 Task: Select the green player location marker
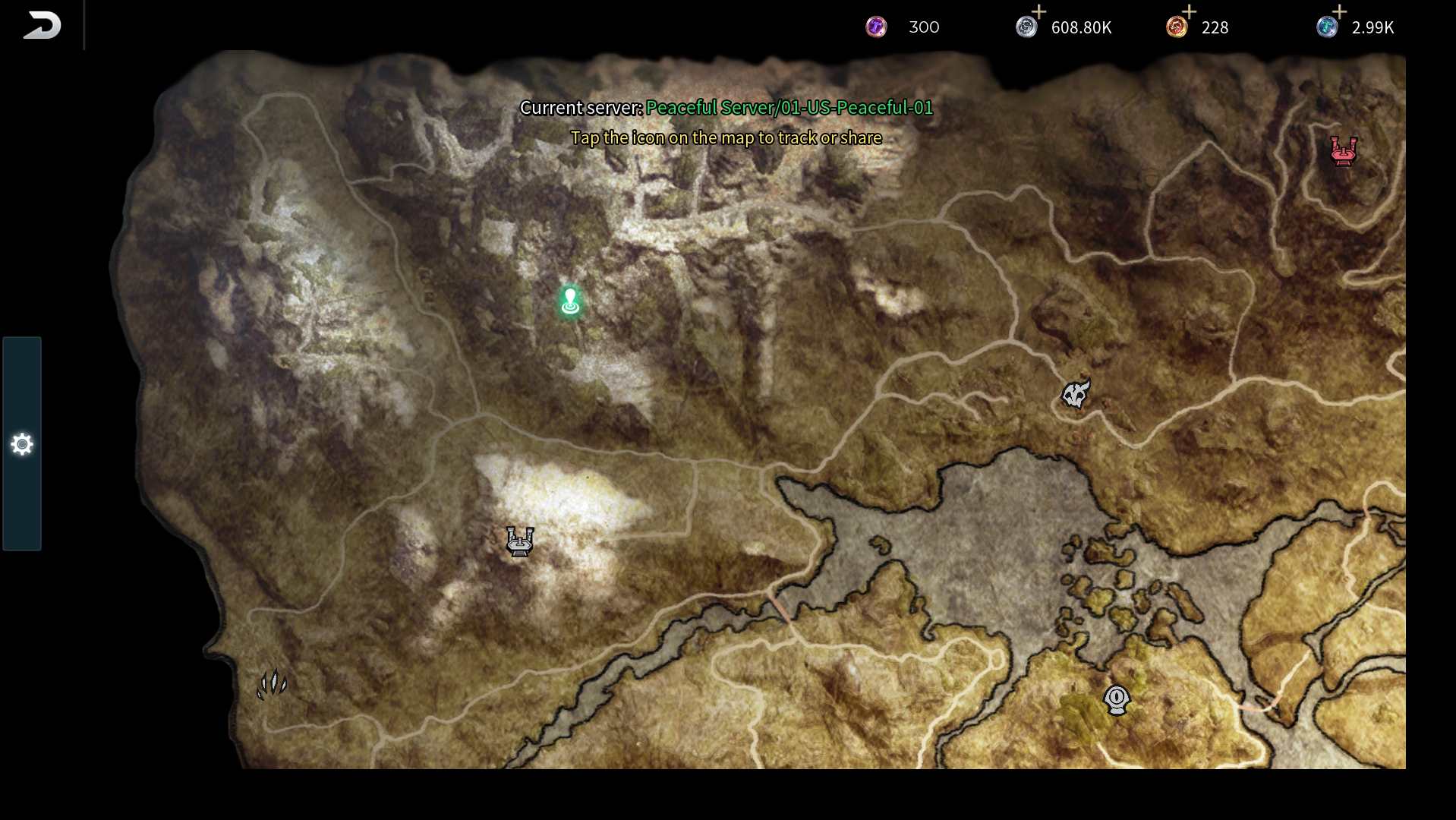(x=569, y=301)
